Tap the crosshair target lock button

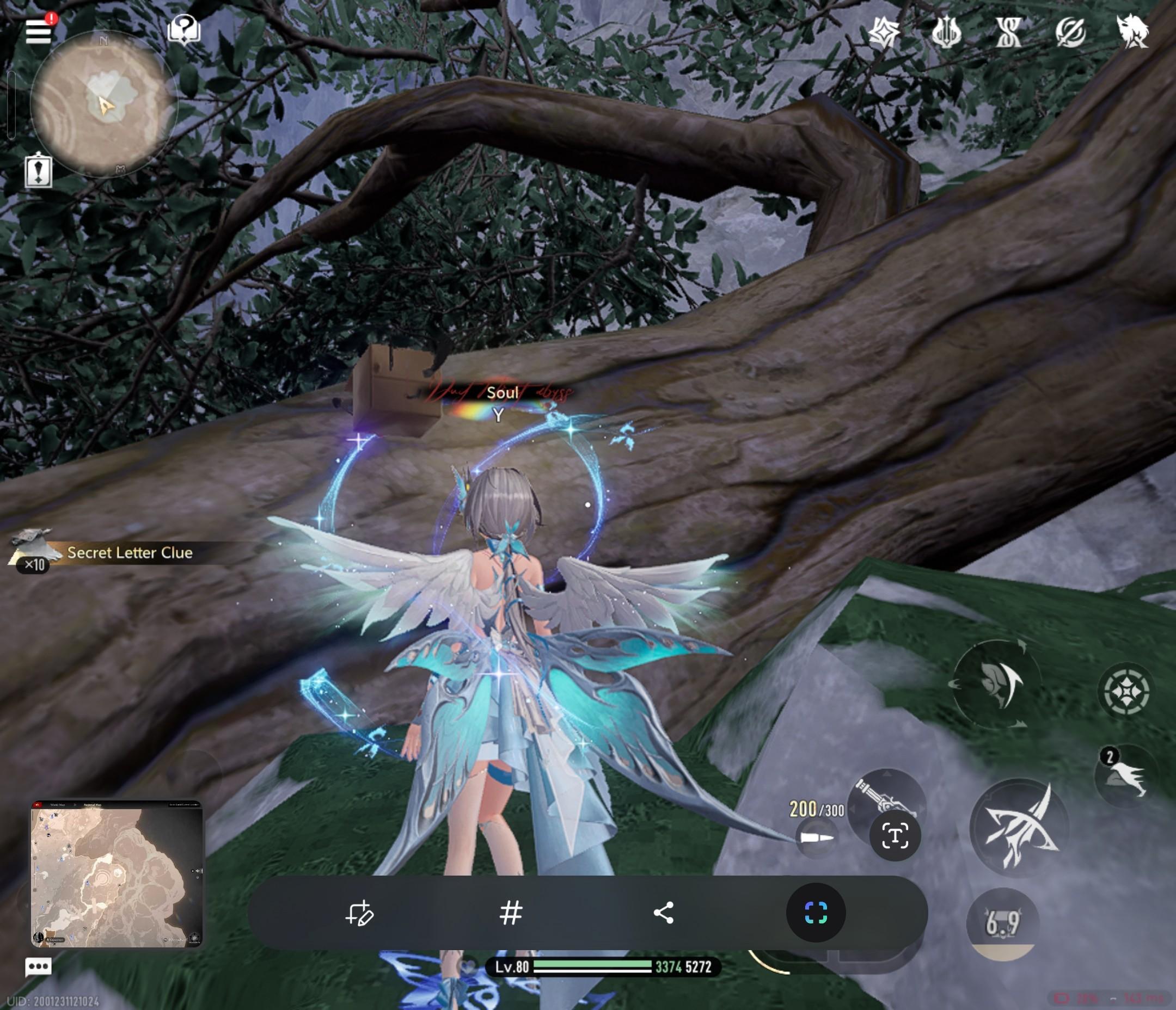1126,691
